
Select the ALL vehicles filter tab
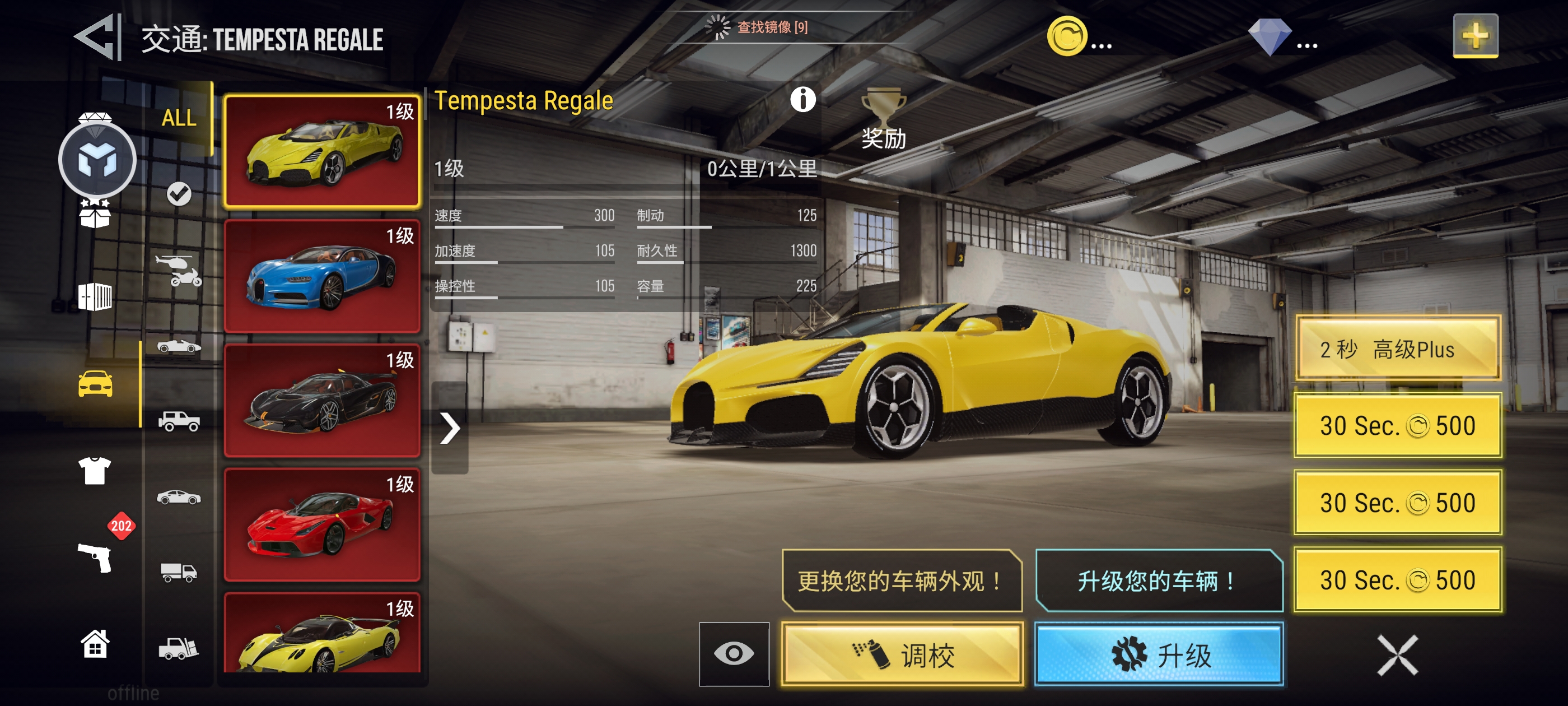pyautogui.click(x=178, y=118)
